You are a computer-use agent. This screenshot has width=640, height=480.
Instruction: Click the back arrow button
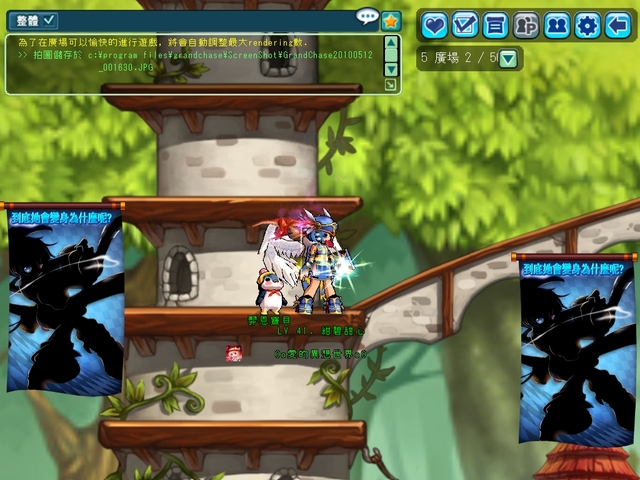pos(618,25)
